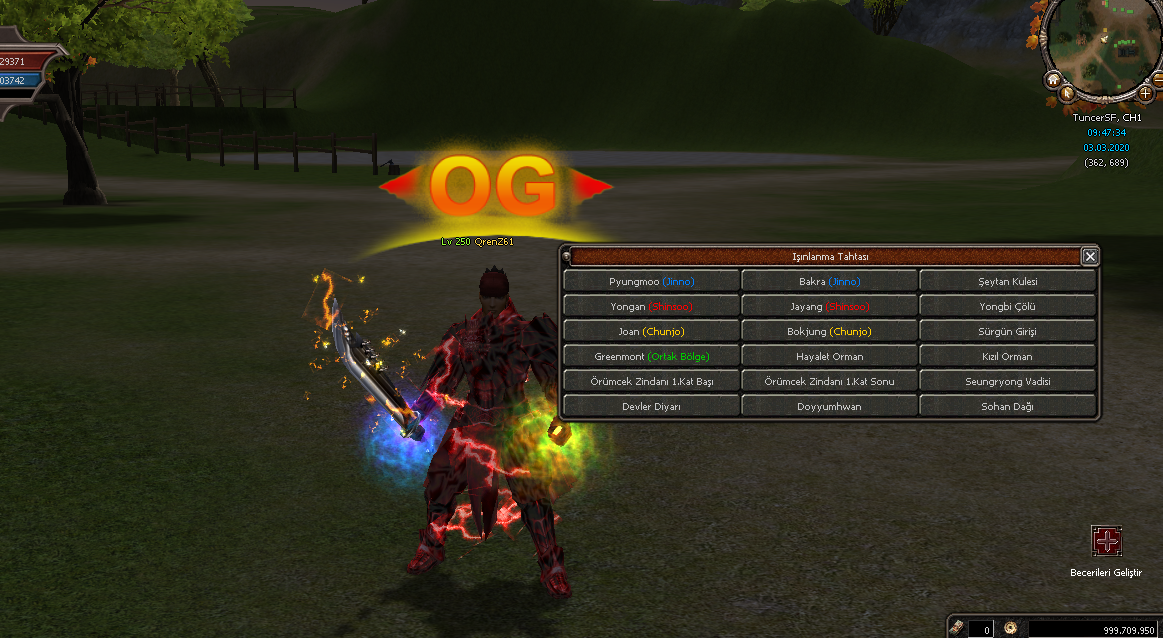Zoom in the minimap with plus button
The height and width of the screenshot is (638, 1163).
tap(1145, 93)
